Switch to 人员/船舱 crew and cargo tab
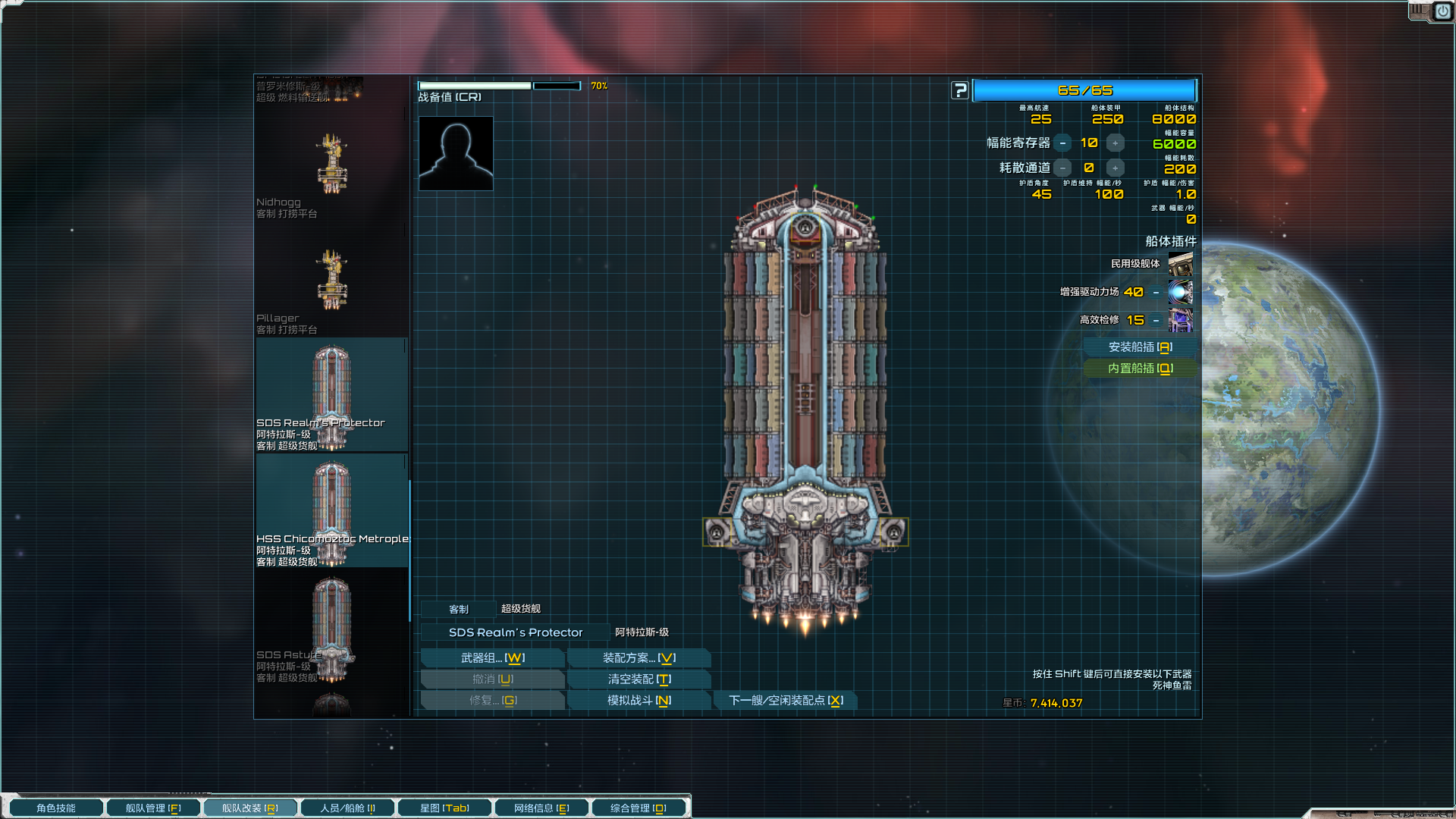Screen dimensions: 1456x819 coord(347,808)
